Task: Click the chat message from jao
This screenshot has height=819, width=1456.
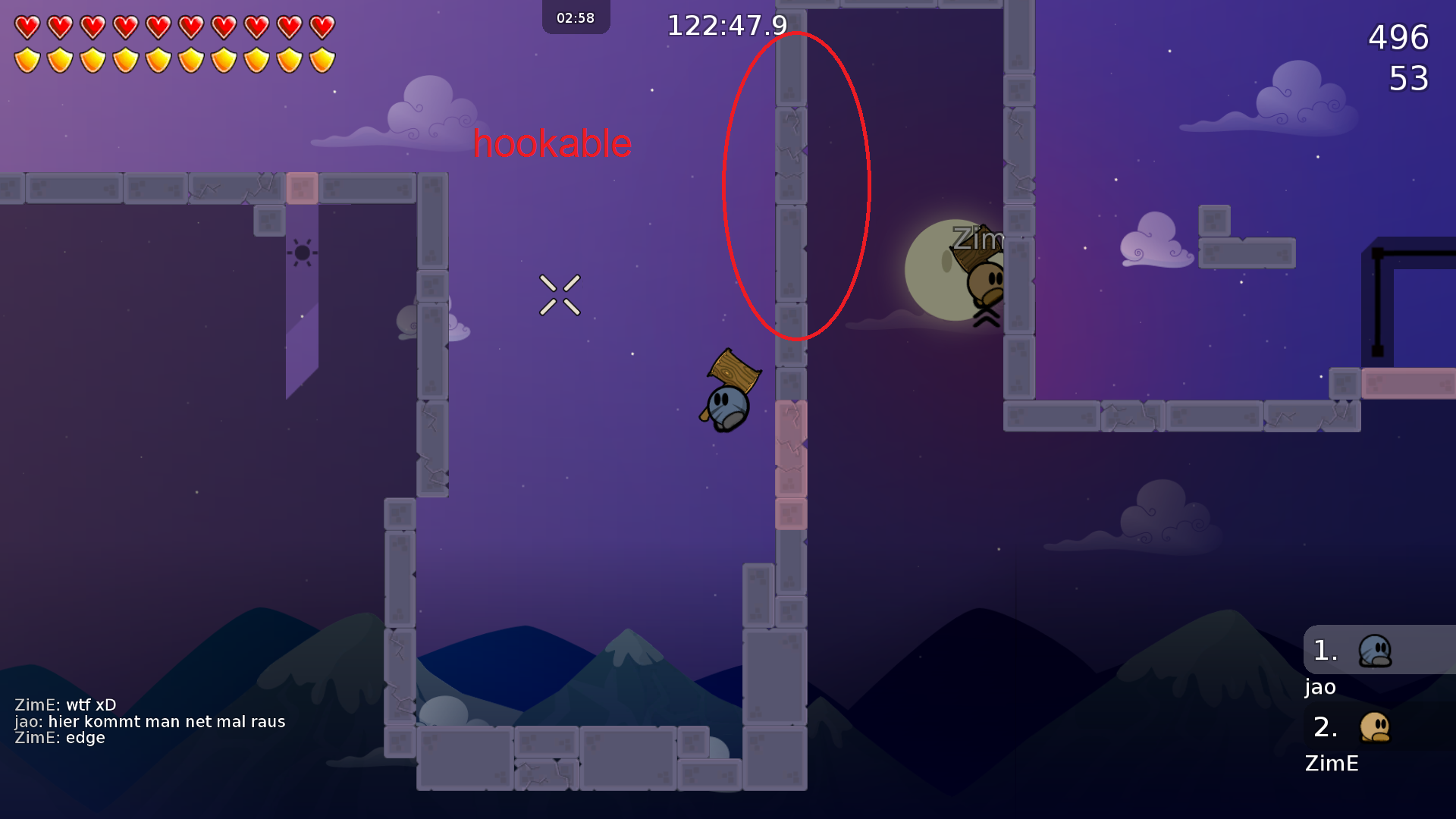Action: click(152, 721)
